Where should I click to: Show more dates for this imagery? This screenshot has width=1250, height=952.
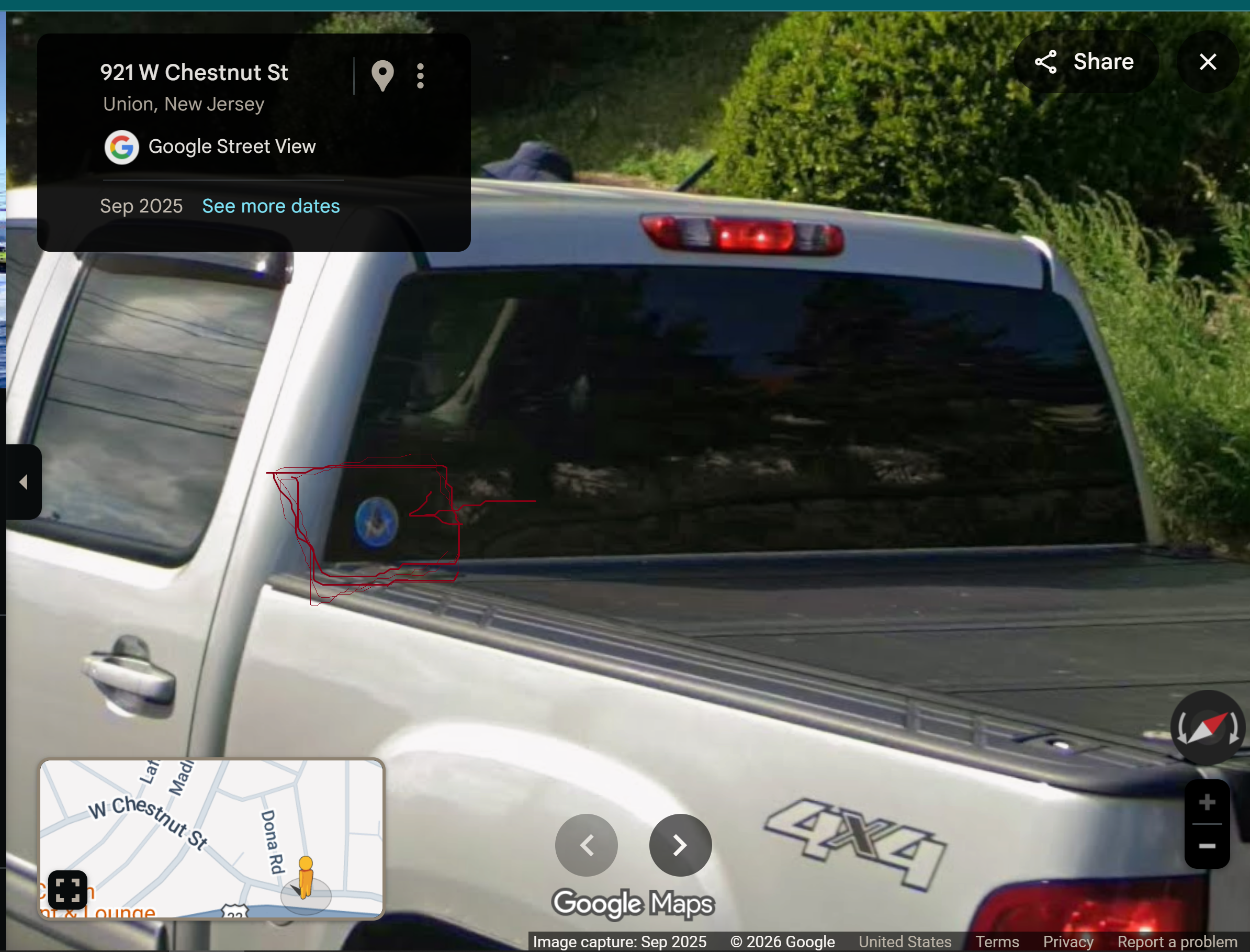(271, 206)
